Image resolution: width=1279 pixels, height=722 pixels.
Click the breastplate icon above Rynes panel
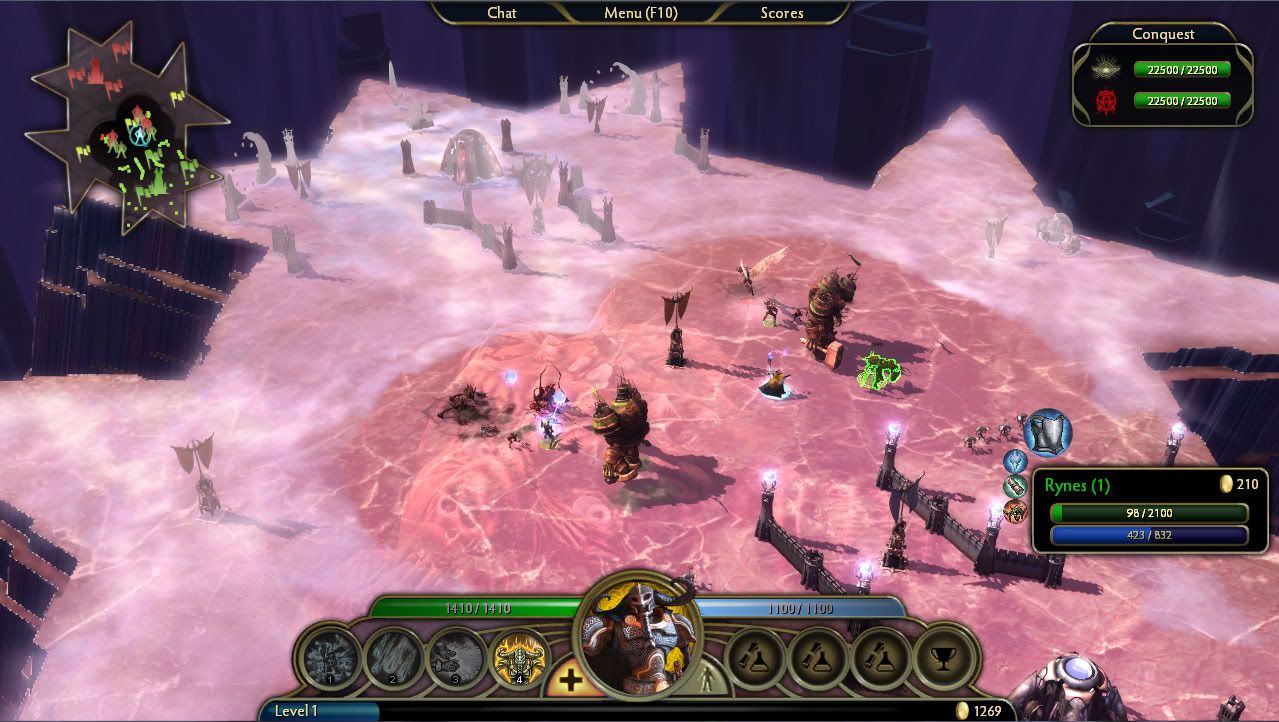pos(1047,432)
